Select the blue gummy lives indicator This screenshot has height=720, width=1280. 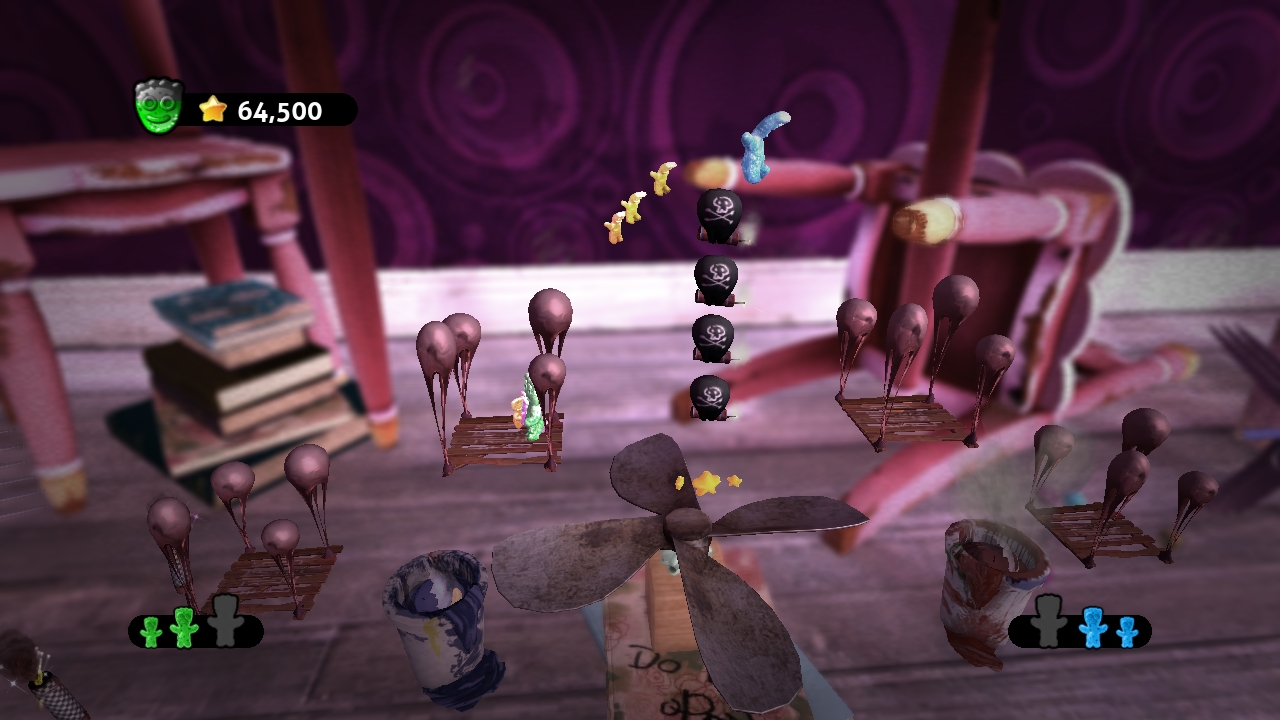[x=1080, y=630]
